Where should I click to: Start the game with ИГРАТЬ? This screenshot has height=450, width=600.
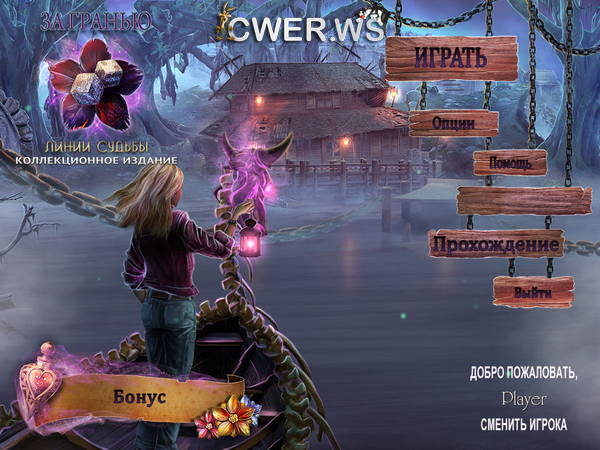coord(452,58)
